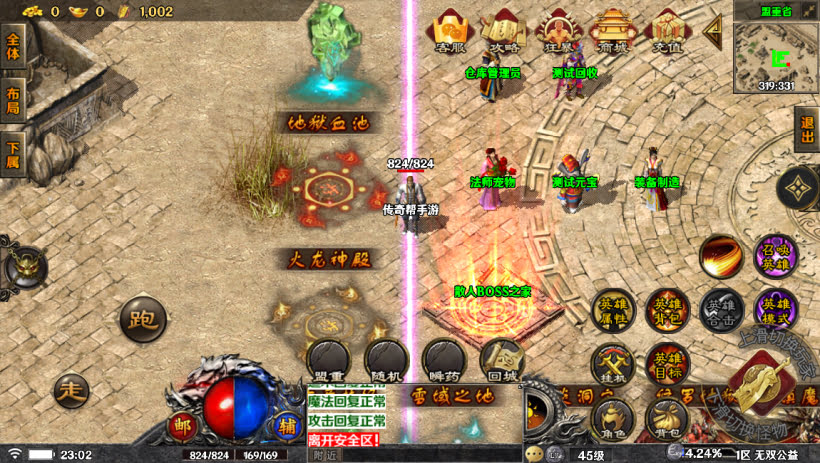Image resolution: width=820 pixels, height=463 pixels.
Task: Open the 背包 backpack
Action: [666, 420]
